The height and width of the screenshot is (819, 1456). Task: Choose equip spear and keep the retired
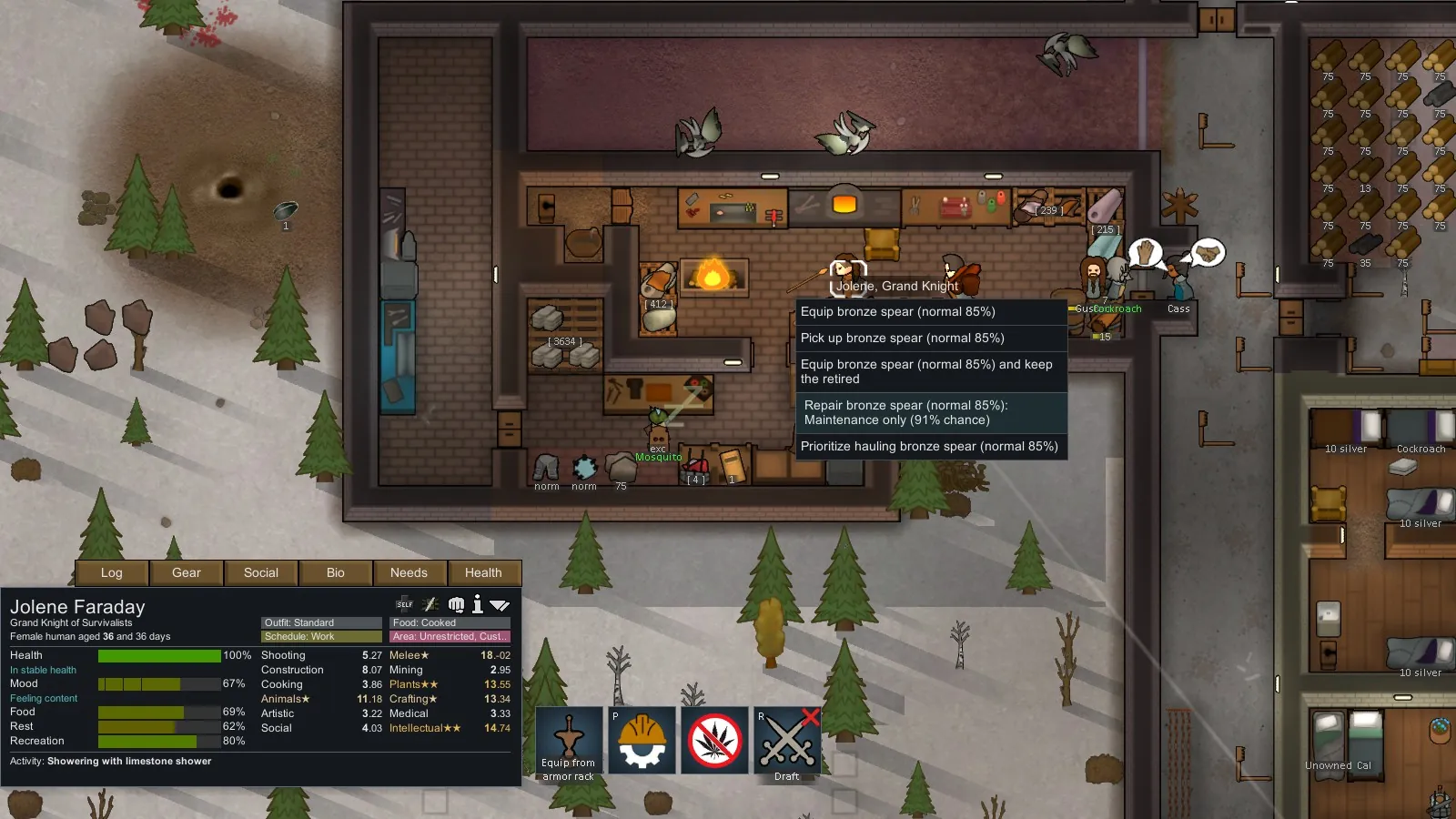(x=930, y=371)
